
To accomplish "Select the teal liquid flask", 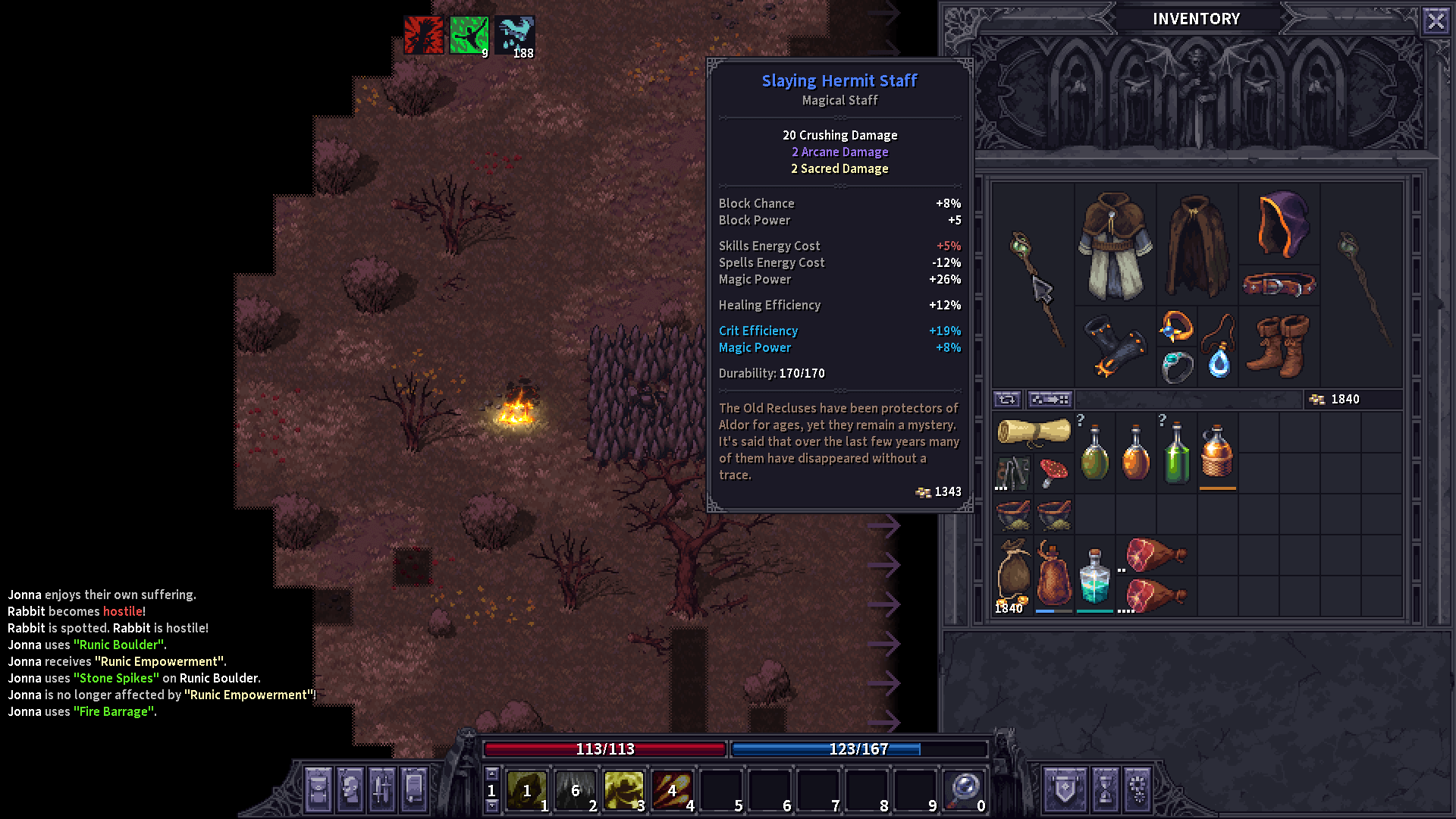I will click(x=1094, y=576).
